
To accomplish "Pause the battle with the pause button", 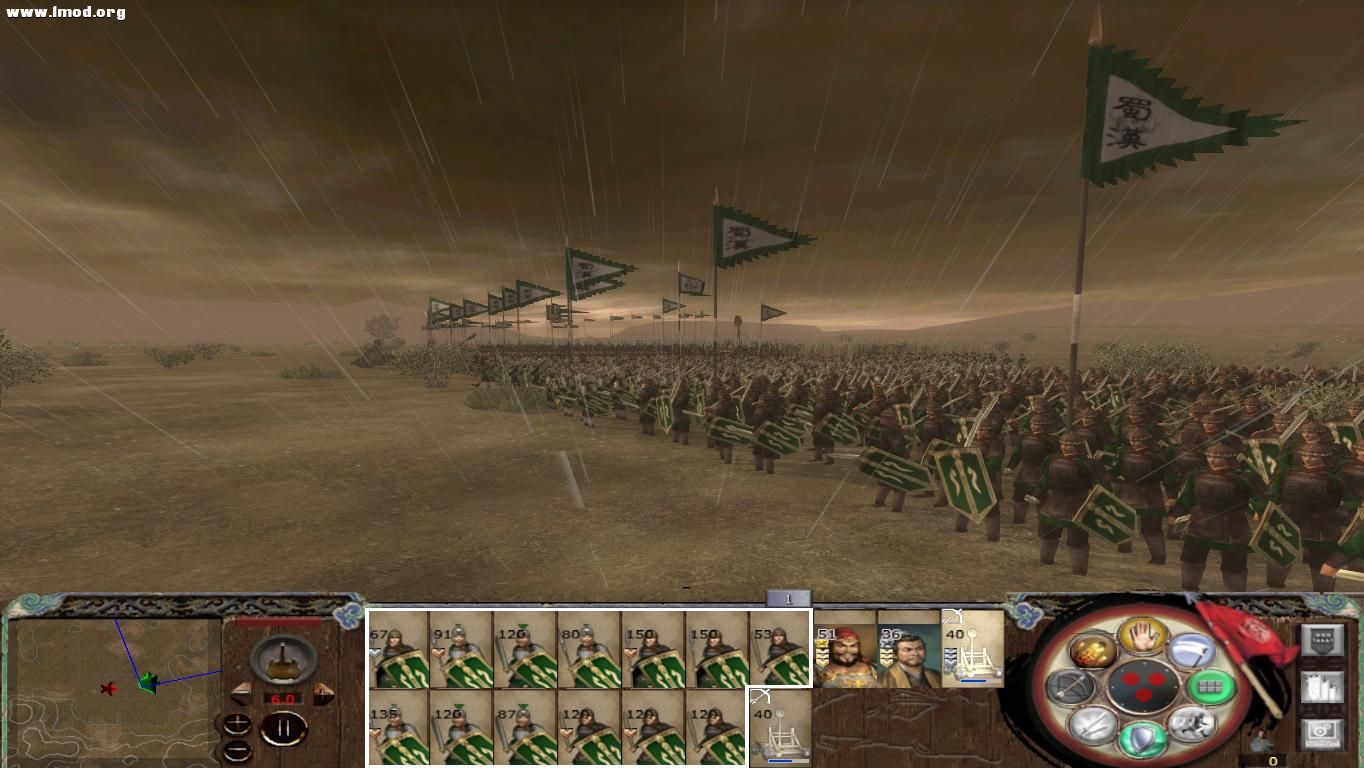I will [284, 727].
